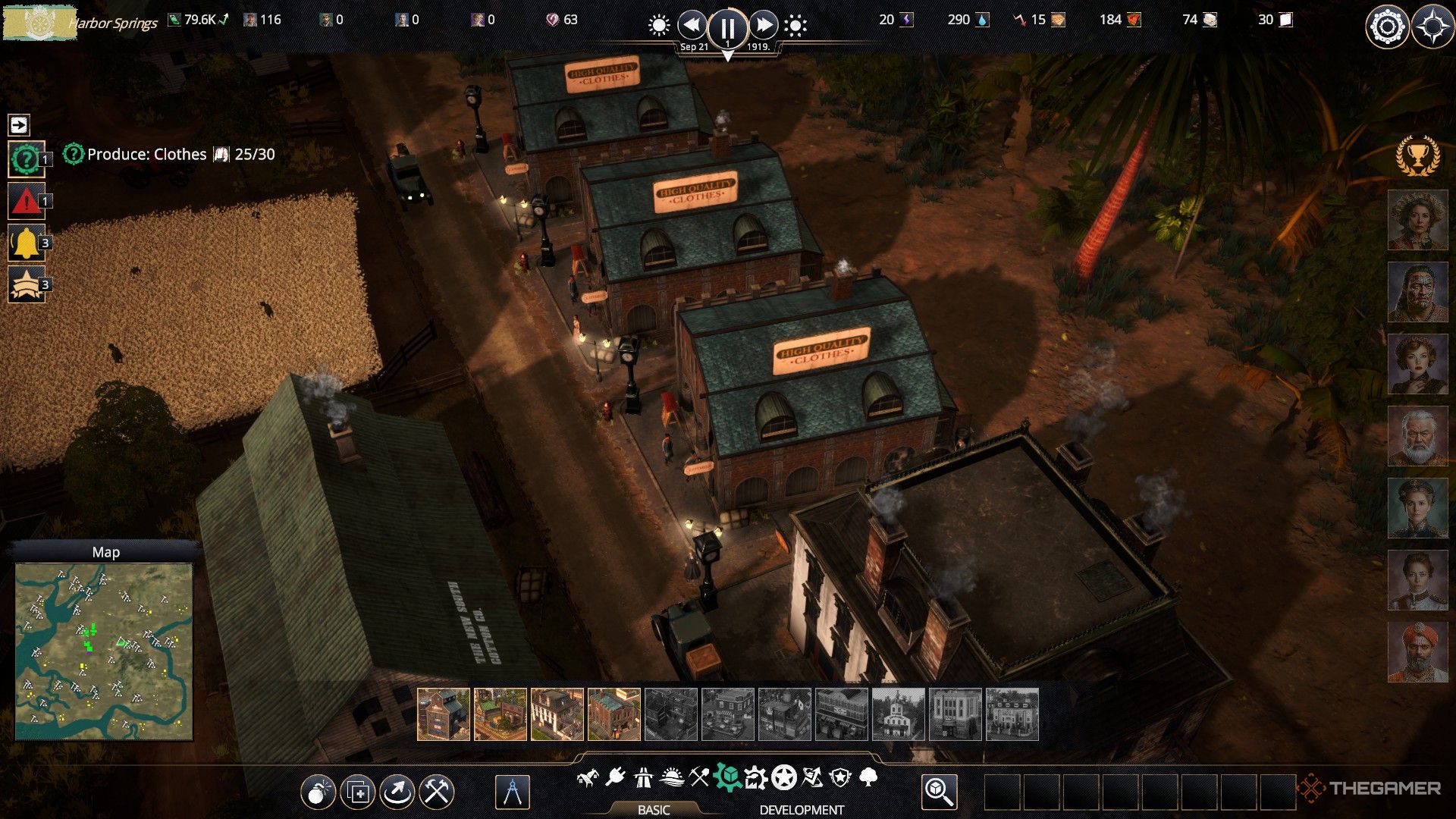The width and height of the screenshot is (1456, 819).
Task: Activate the bomb demolish tool
Action: (318, 792)
